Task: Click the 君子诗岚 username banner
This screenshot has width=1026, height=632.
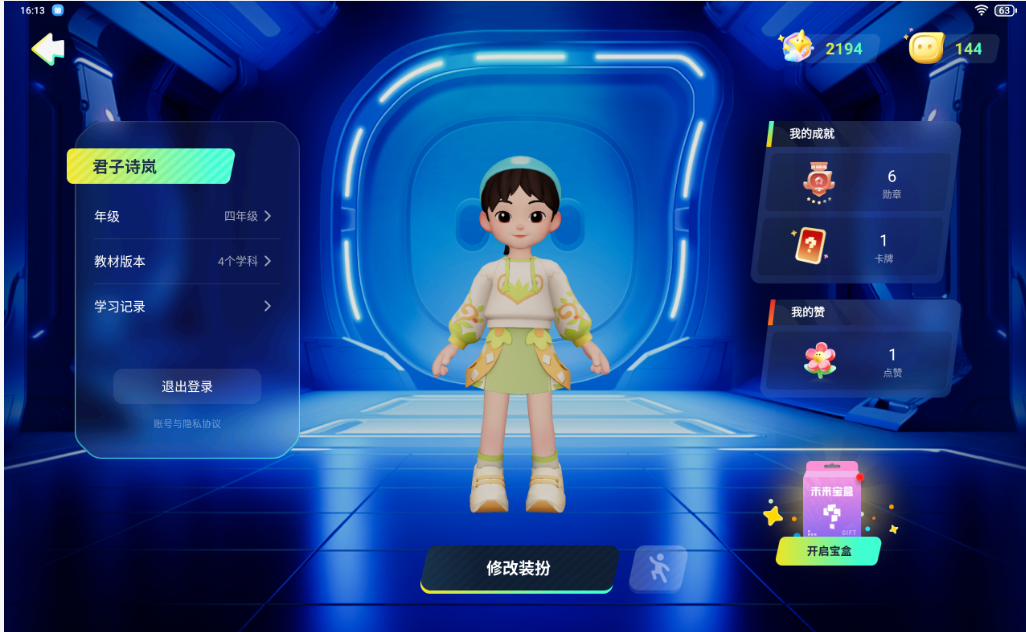Action: 150,167
